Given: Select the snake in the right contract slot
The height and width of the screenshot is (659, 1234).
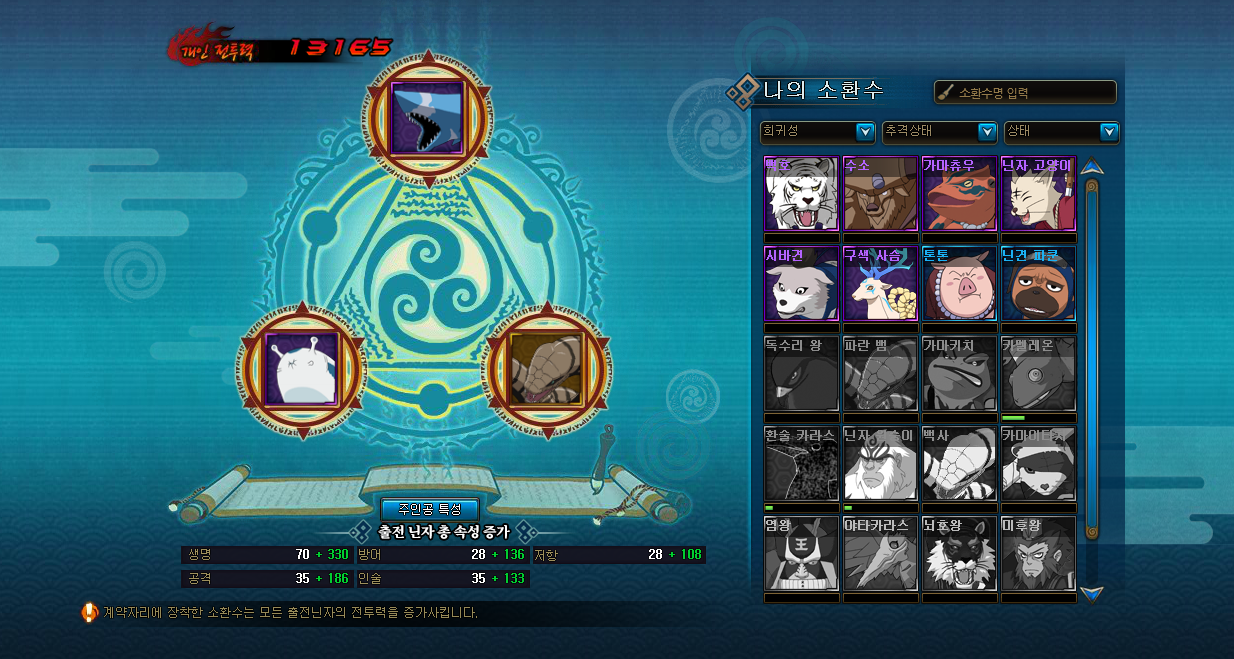Looking at the screenshot, I should [548, 369].
